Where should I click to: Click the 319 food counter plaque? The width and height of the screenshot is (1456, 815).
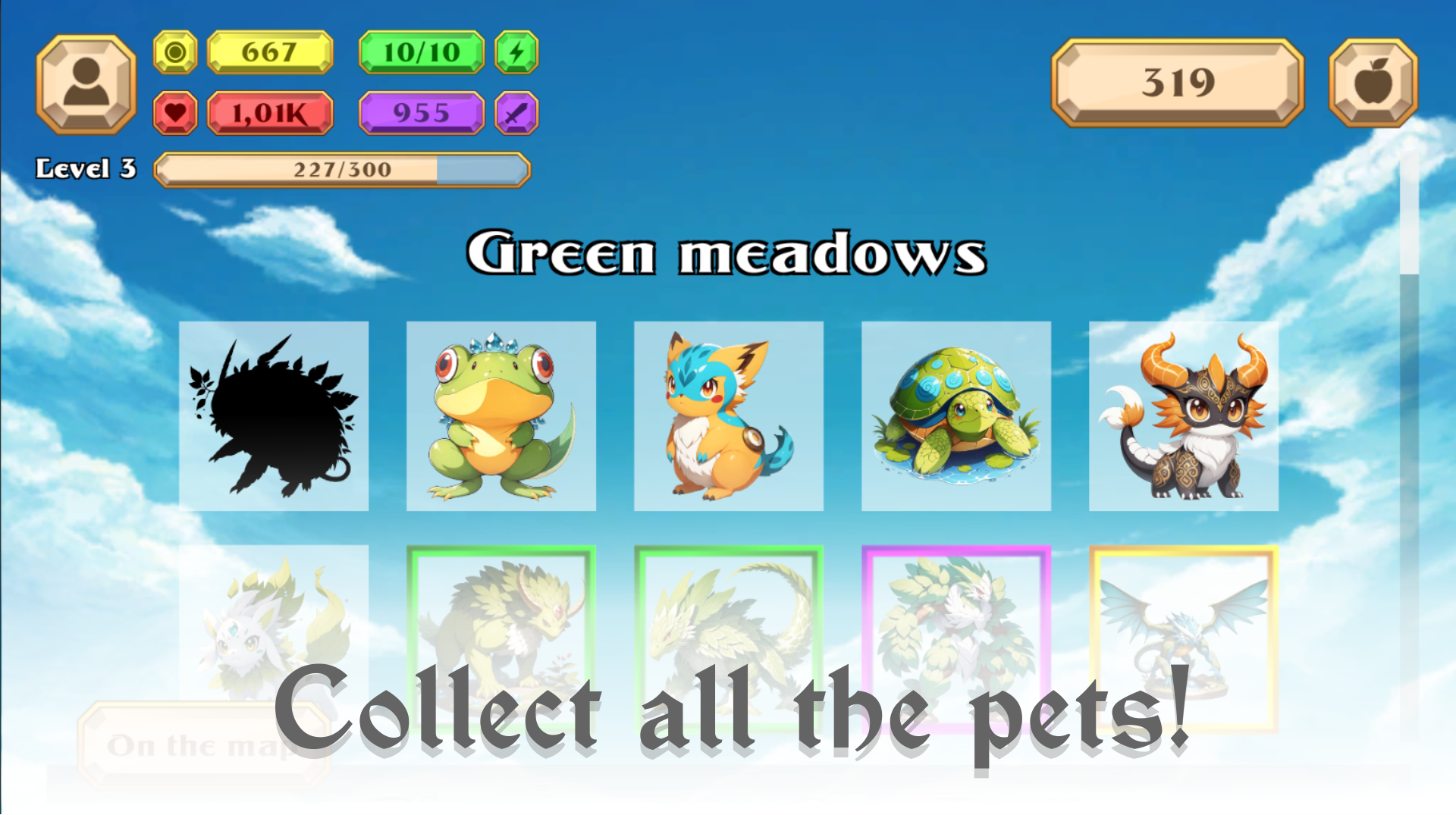tap(1178, 81)
